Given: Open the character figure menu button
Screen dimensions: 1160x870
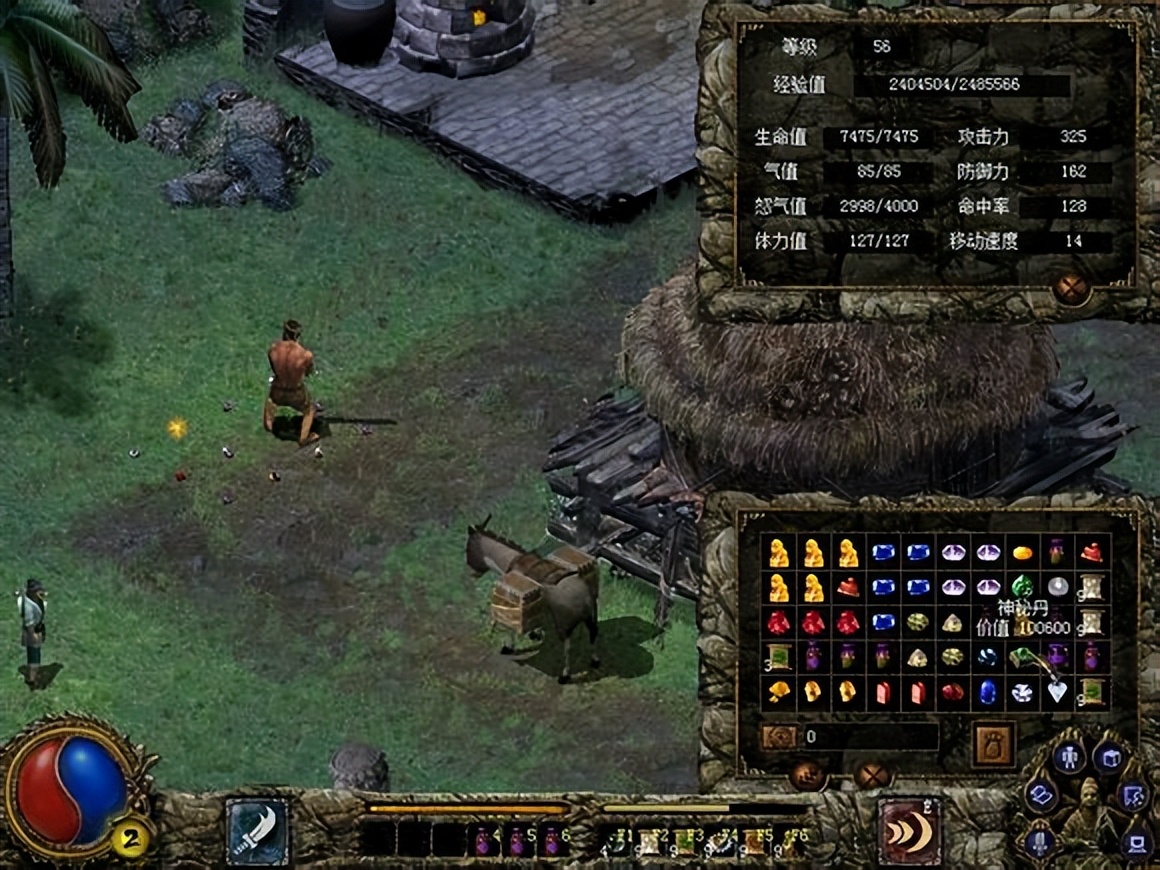Looking at the screenshot, I should tap(1068, 756).
